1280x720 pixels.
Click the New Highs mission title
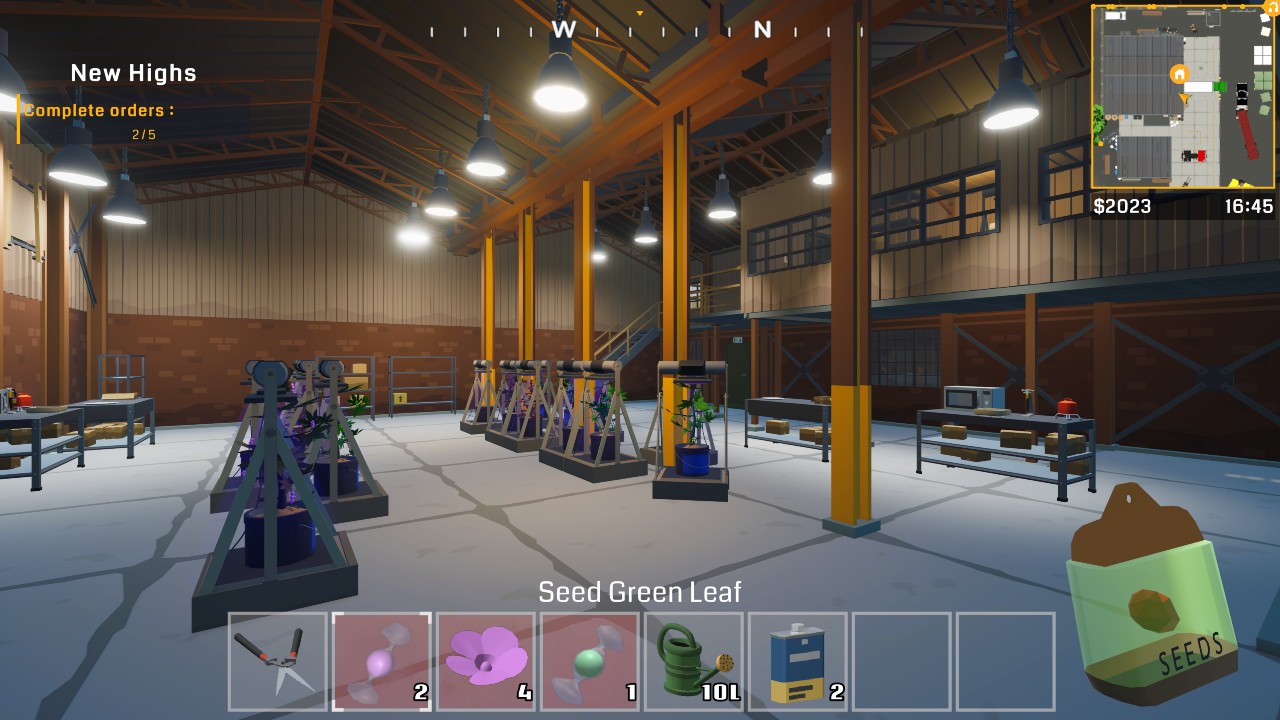[x=131, y=72]
